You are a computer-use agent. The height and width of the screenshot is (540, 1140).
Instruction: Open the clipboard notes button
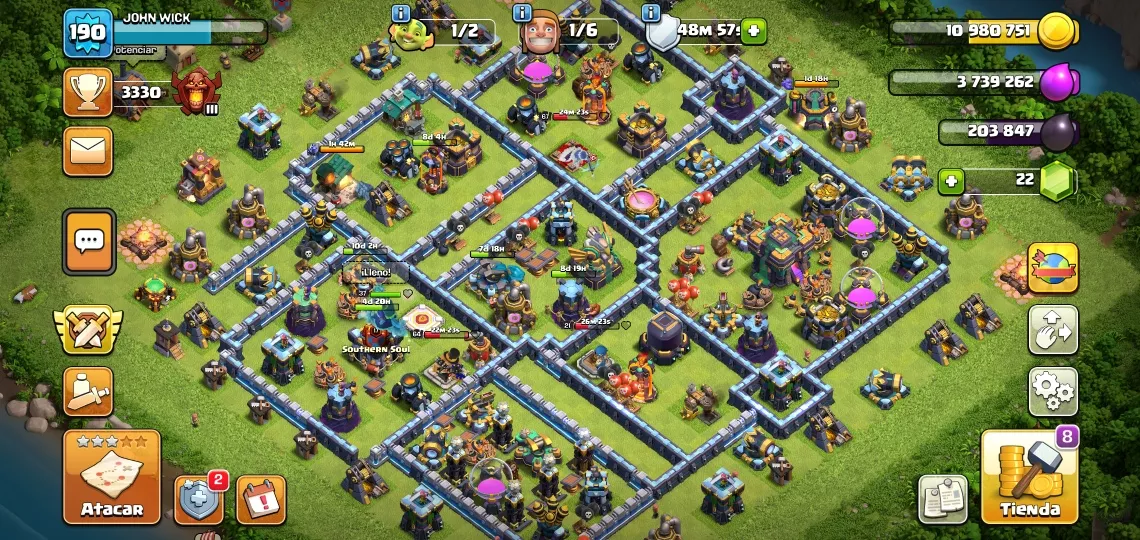pos(942,498)
